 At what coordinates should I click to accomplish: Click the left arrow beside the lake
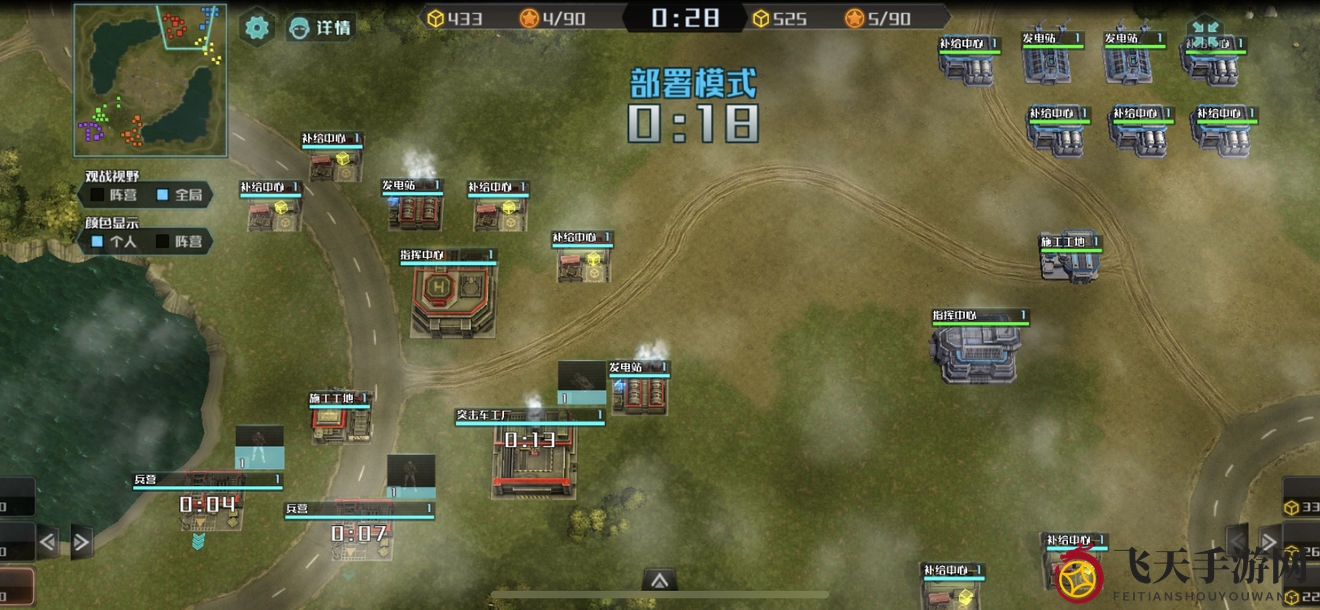[x=47, y=542]
